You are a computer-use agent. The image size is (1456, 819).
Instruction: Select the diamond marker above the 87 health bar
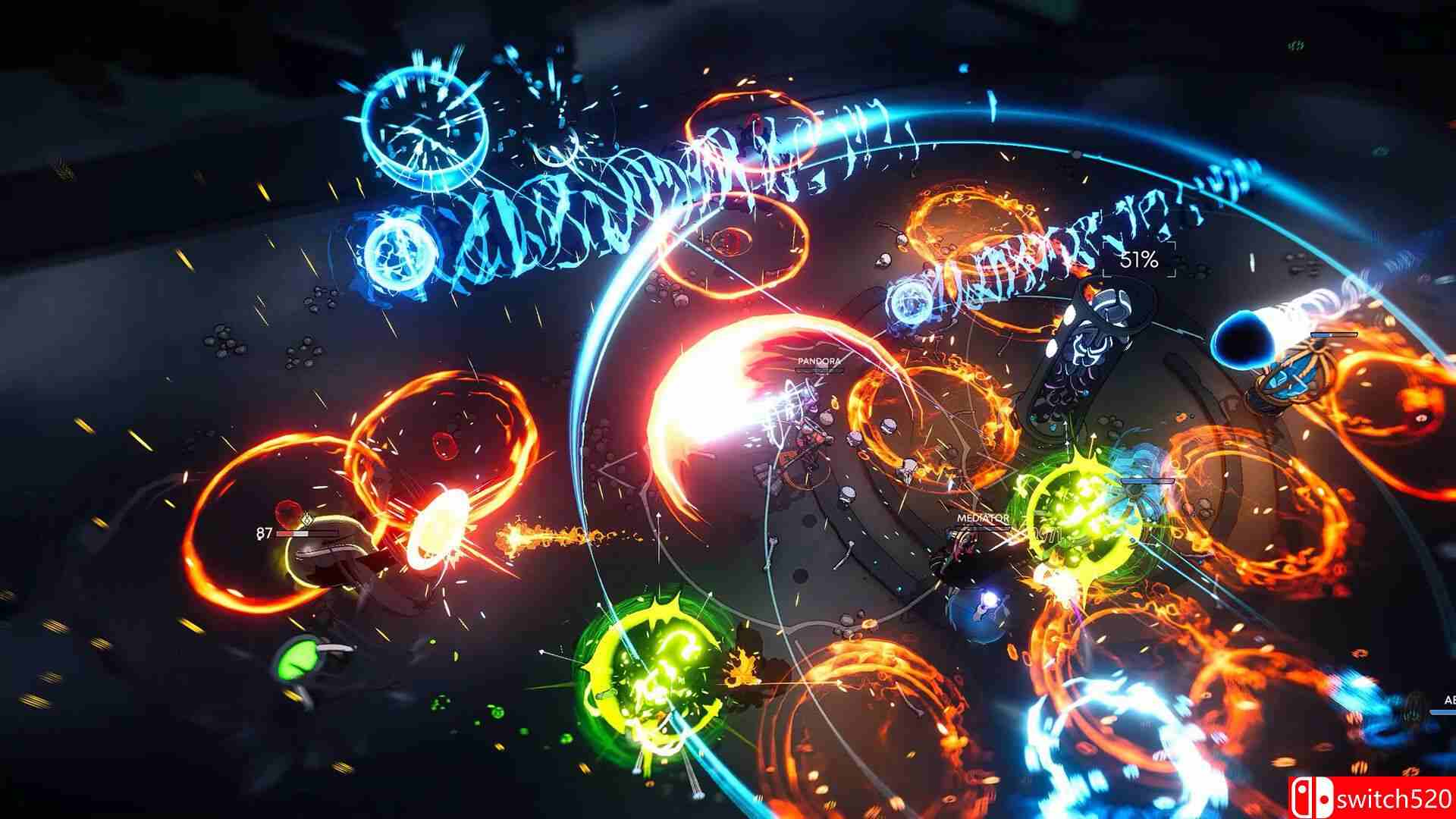(307, 520)
